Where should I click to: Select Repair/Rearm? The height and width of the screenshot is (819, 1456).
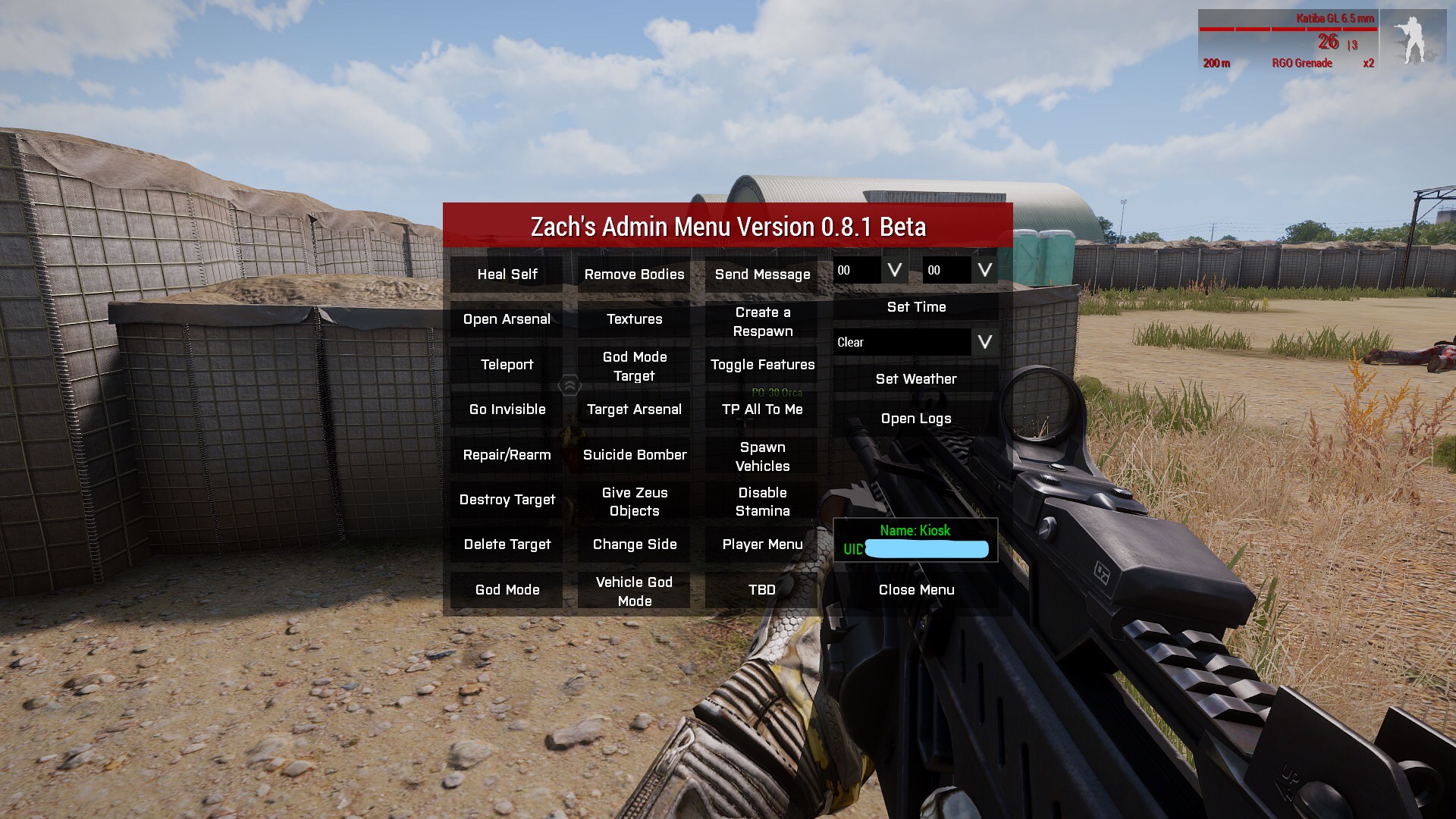(x=507, y=455)
